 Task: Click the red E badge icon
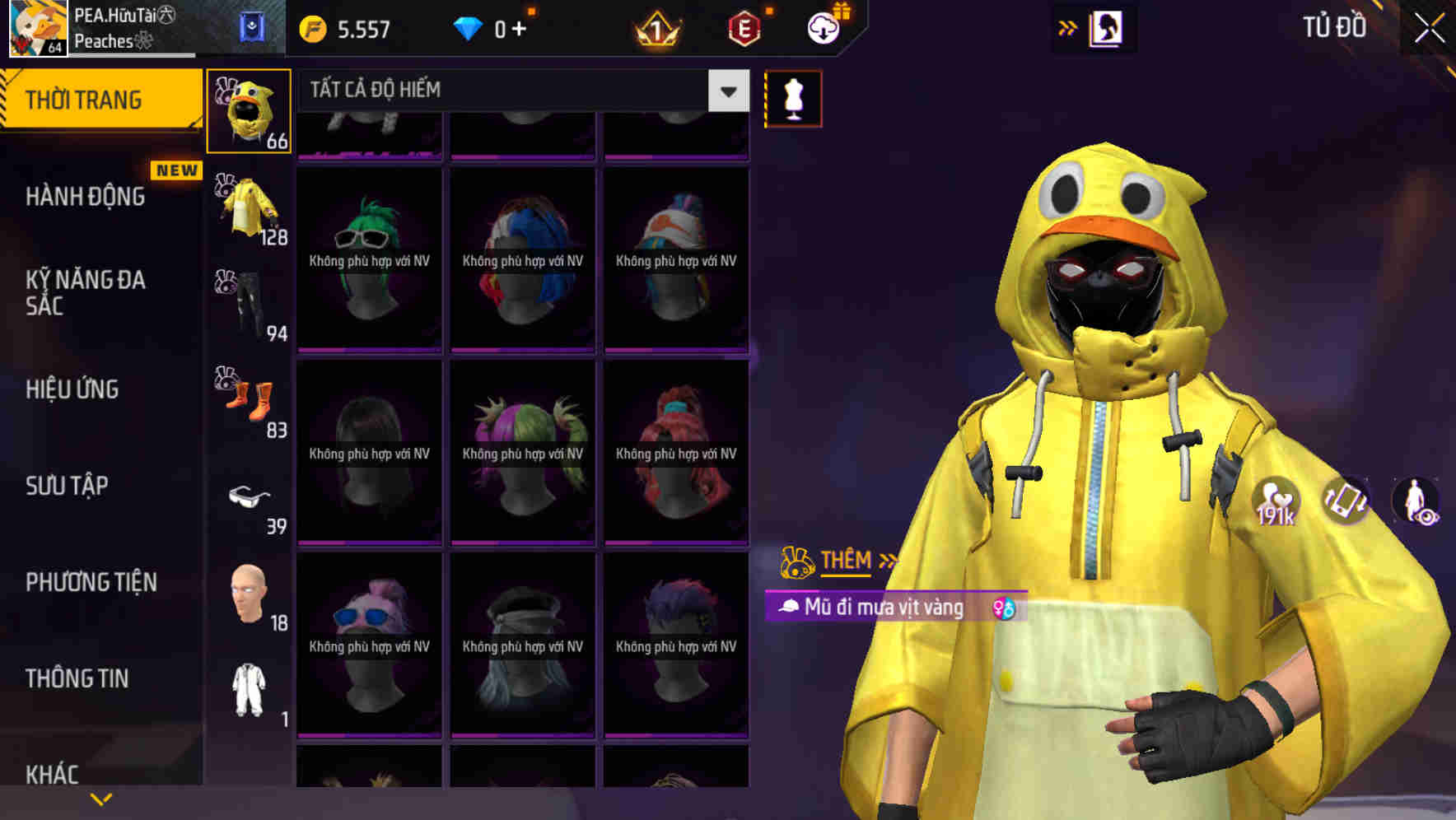744,27
